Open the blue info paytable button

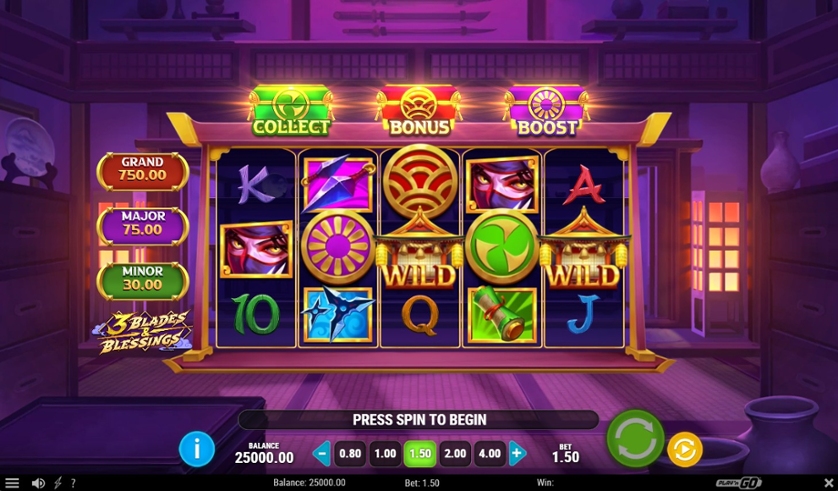196,449
